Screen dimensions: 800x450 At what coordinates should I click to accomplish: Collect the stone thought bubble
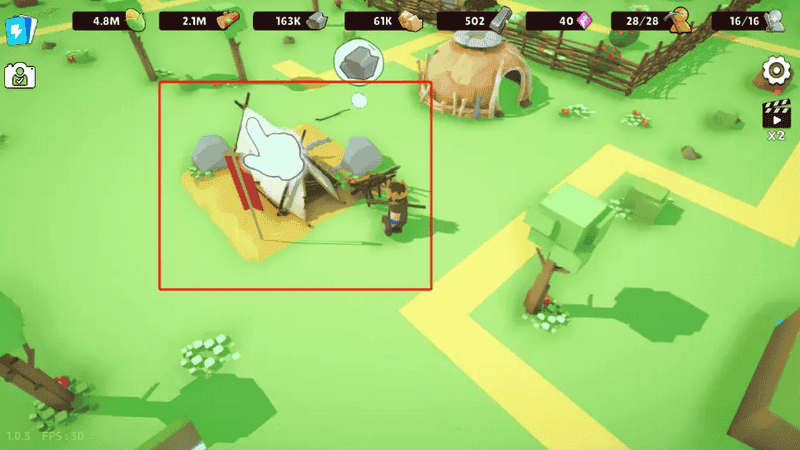[359, 62]
